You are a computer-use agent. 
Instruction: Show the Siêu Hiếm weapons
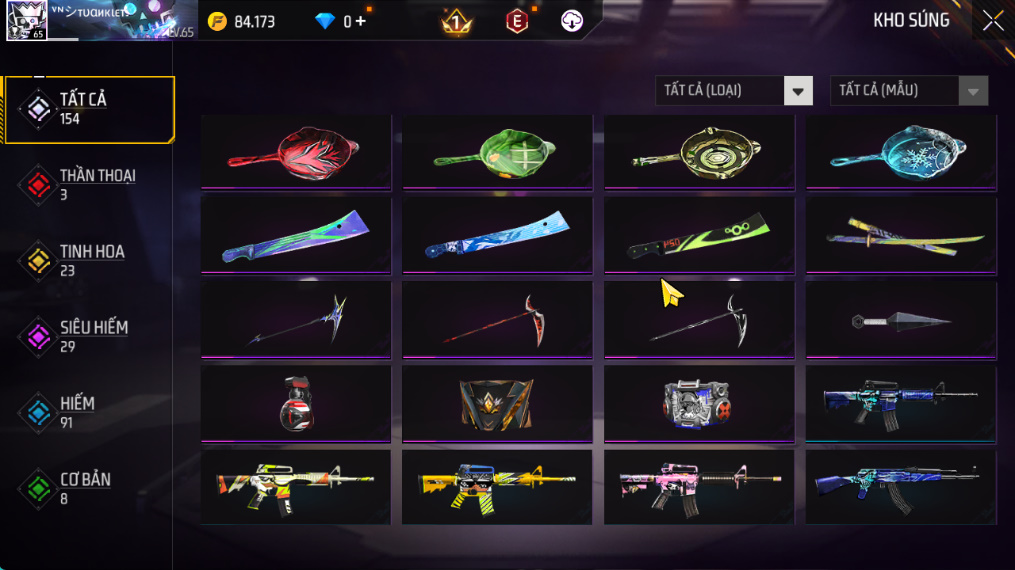point(90,336)
